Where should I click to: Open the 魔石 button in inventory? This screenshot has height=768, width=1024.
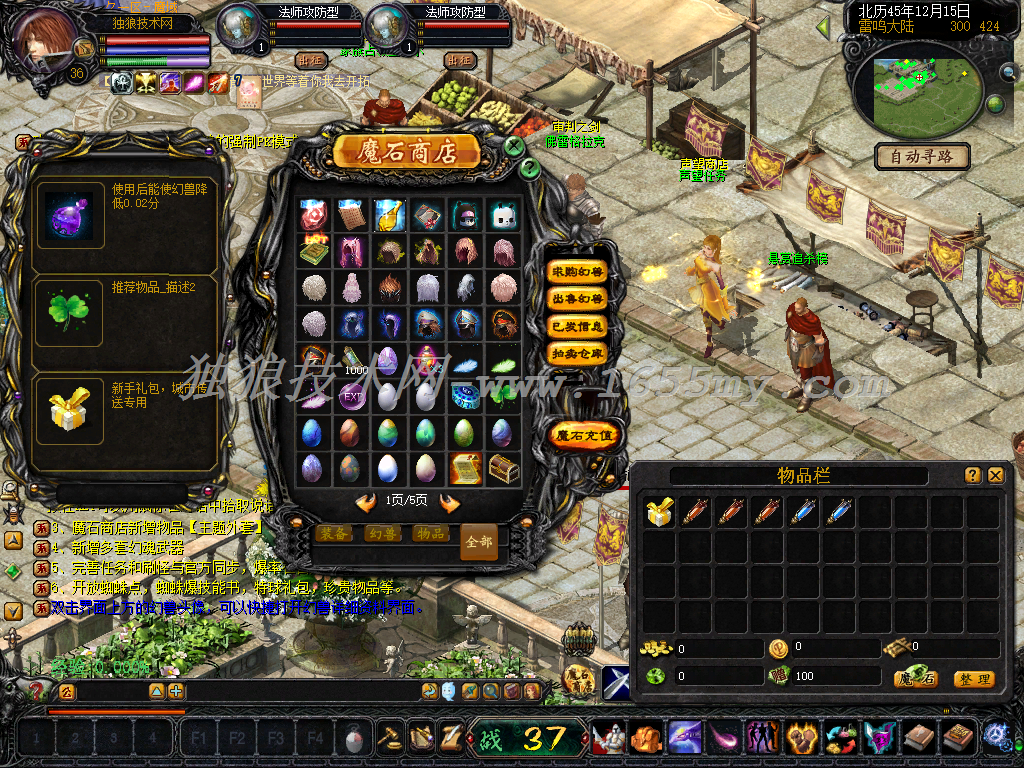(x=915, y=679)
